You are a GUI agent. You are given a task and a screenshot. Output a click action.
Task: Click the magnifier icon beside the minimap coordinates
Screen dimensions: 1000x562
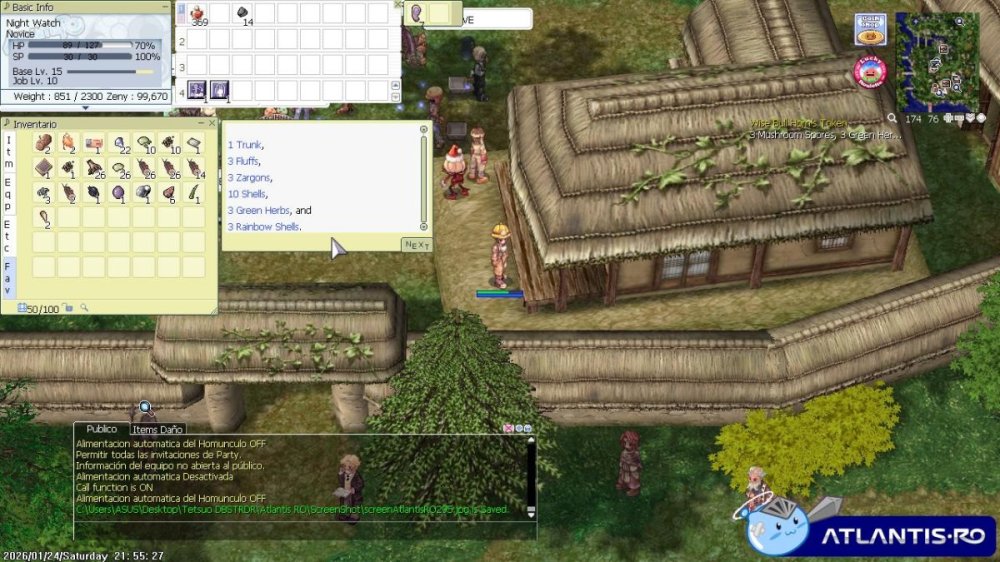(891, 118)
